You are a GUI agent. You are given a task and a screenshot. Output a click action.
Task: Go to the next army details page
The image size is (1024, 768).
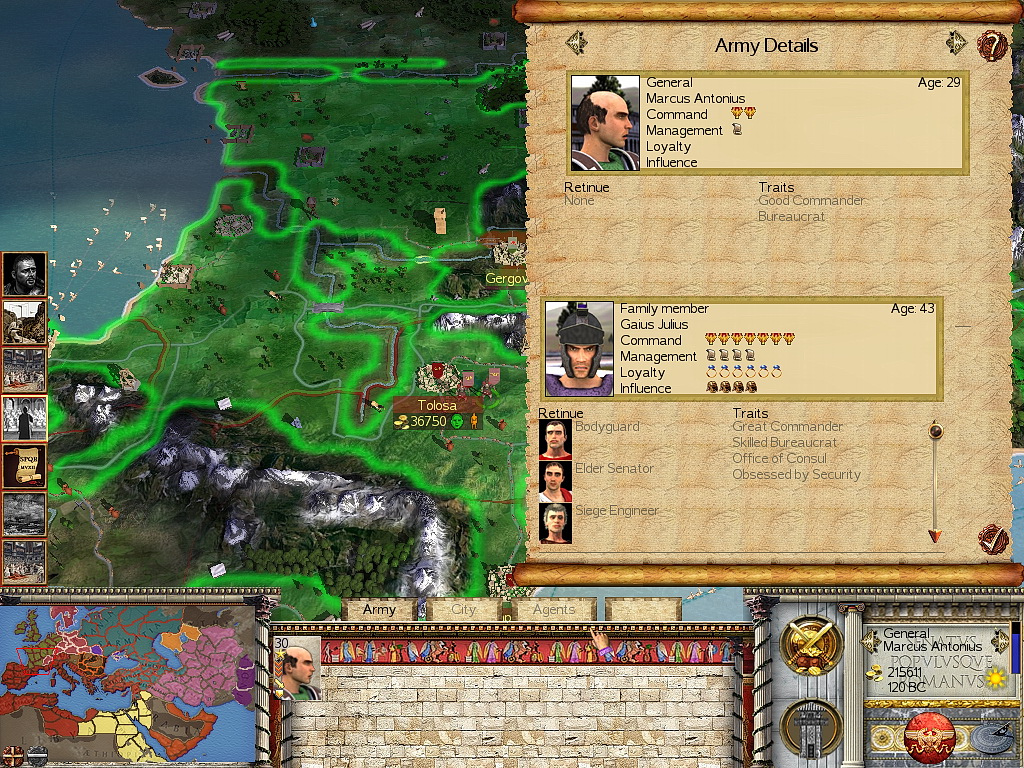click(x=957, y=43)
